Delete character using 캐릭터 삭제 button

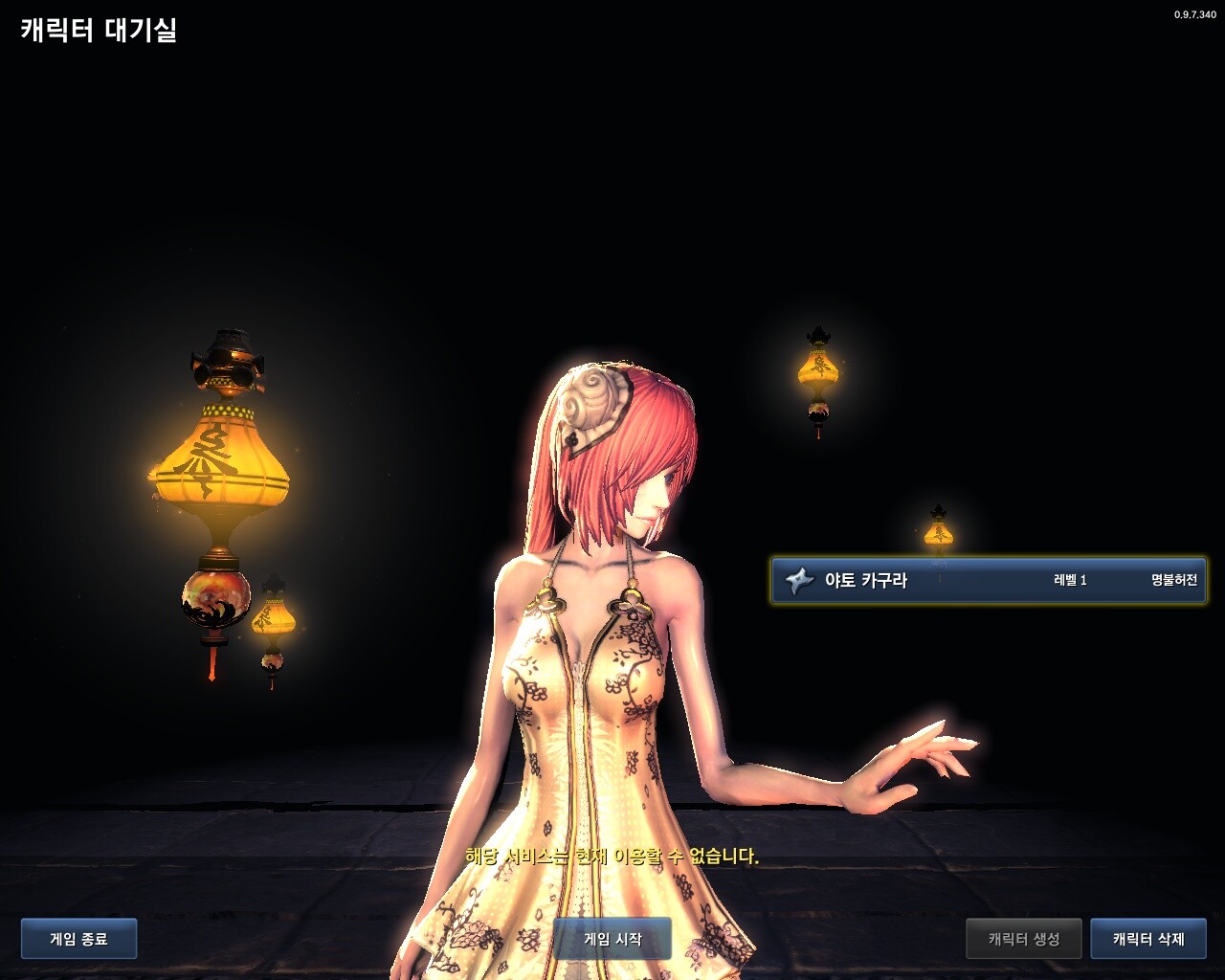click(x=1148, y=939)
